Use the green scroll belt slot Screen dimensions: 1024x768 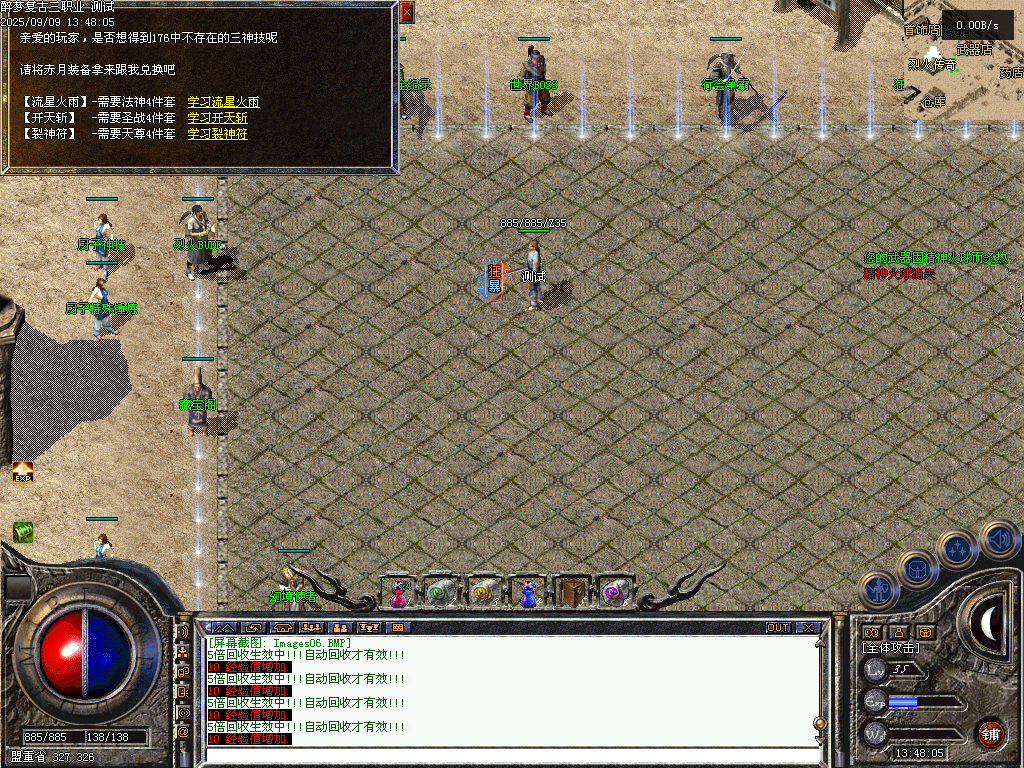click(x=439, y=593)
